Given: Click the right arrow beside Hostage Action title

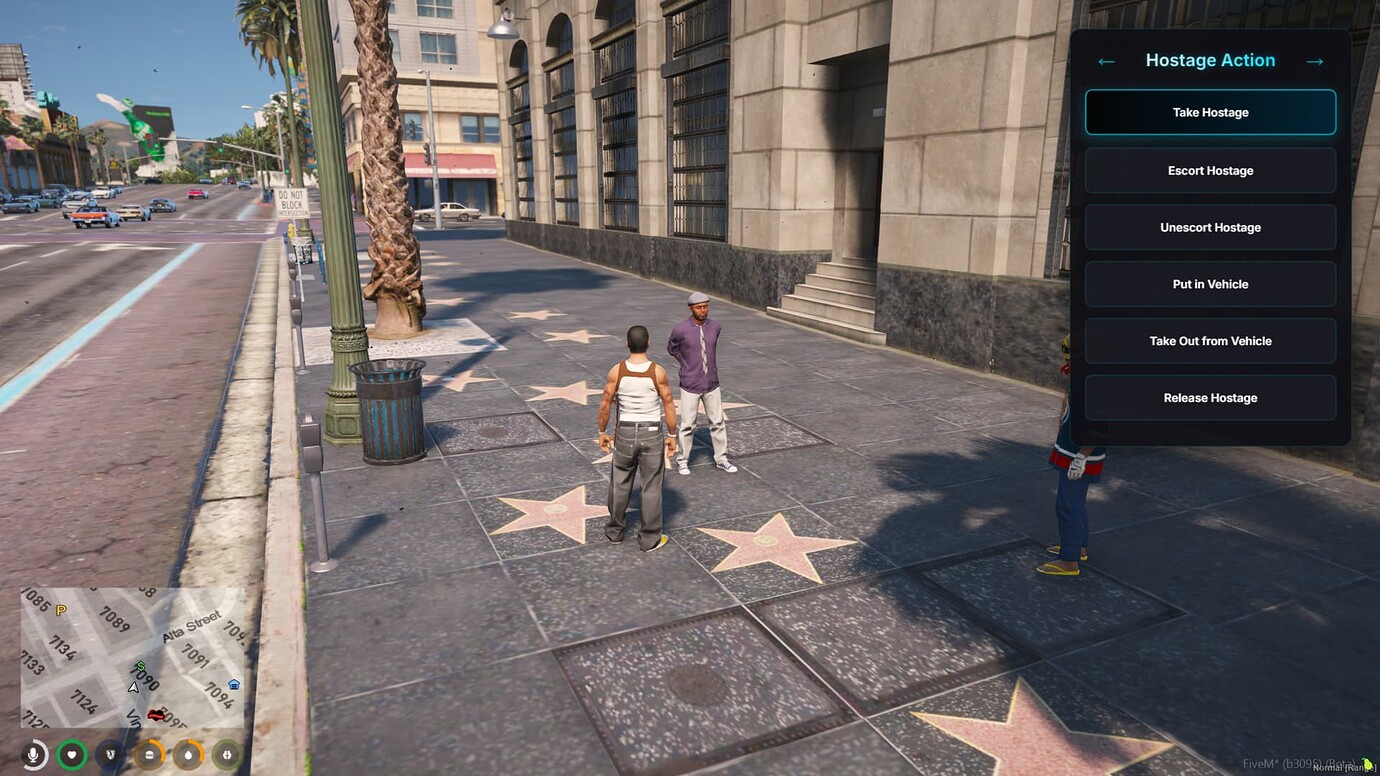Looking at the screenshot, I should [1315, 60].
